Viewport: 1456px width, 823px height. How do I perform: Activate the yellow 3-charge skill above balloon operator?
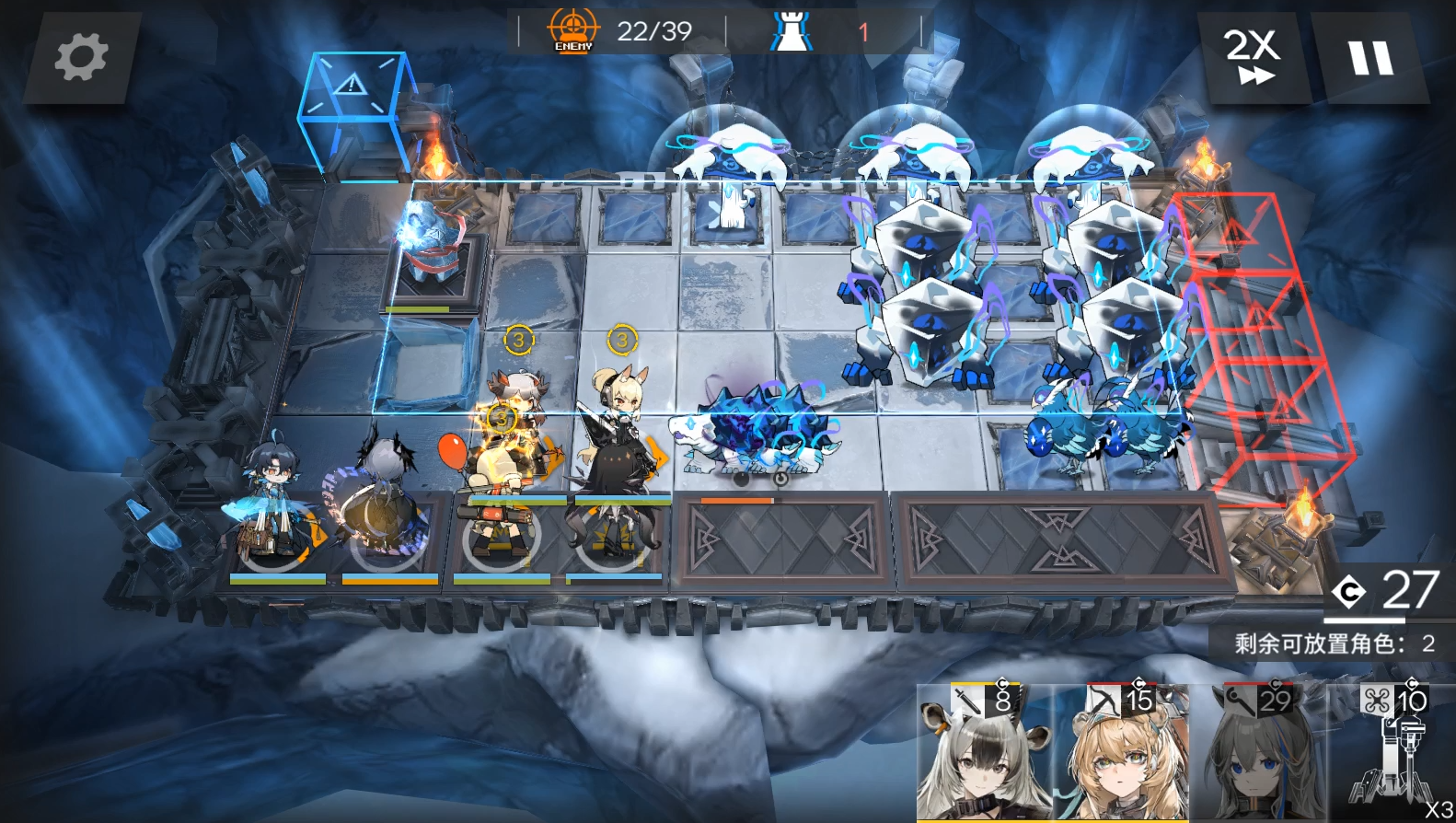(x=500, y=420)
